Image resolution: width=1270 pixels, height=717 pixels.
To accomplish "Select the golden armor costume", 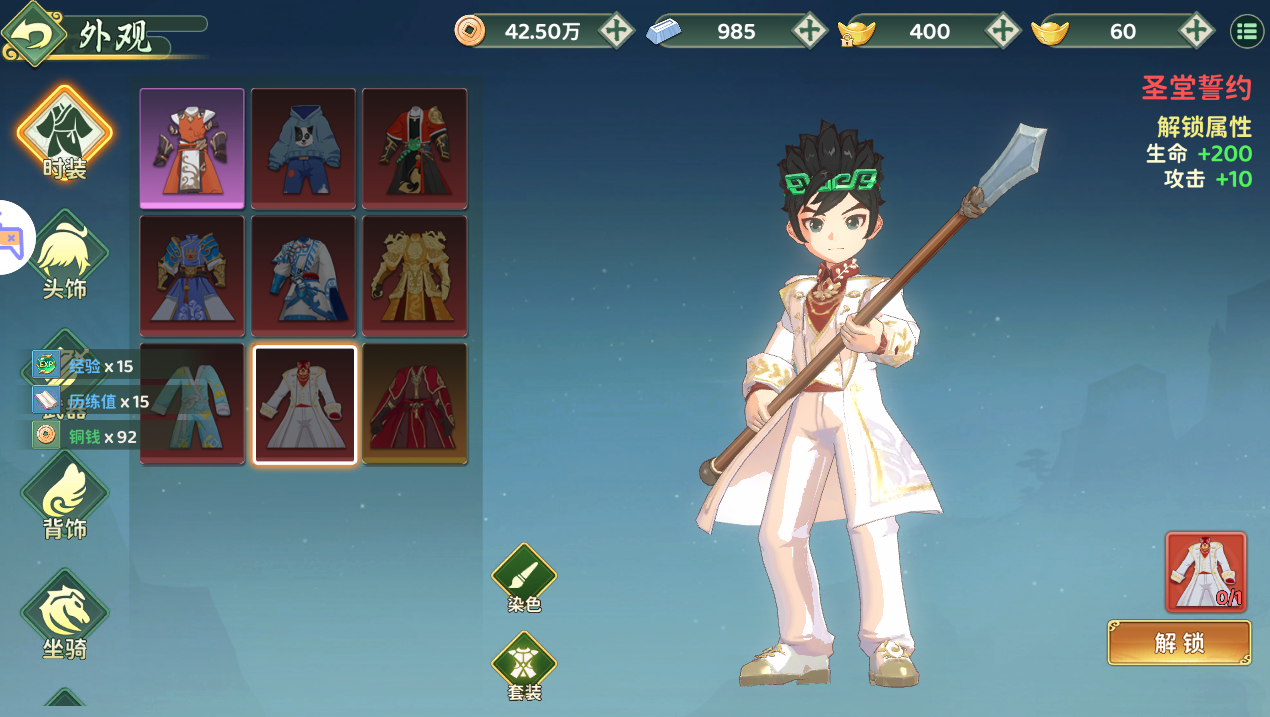I will (x=414, y=275).
